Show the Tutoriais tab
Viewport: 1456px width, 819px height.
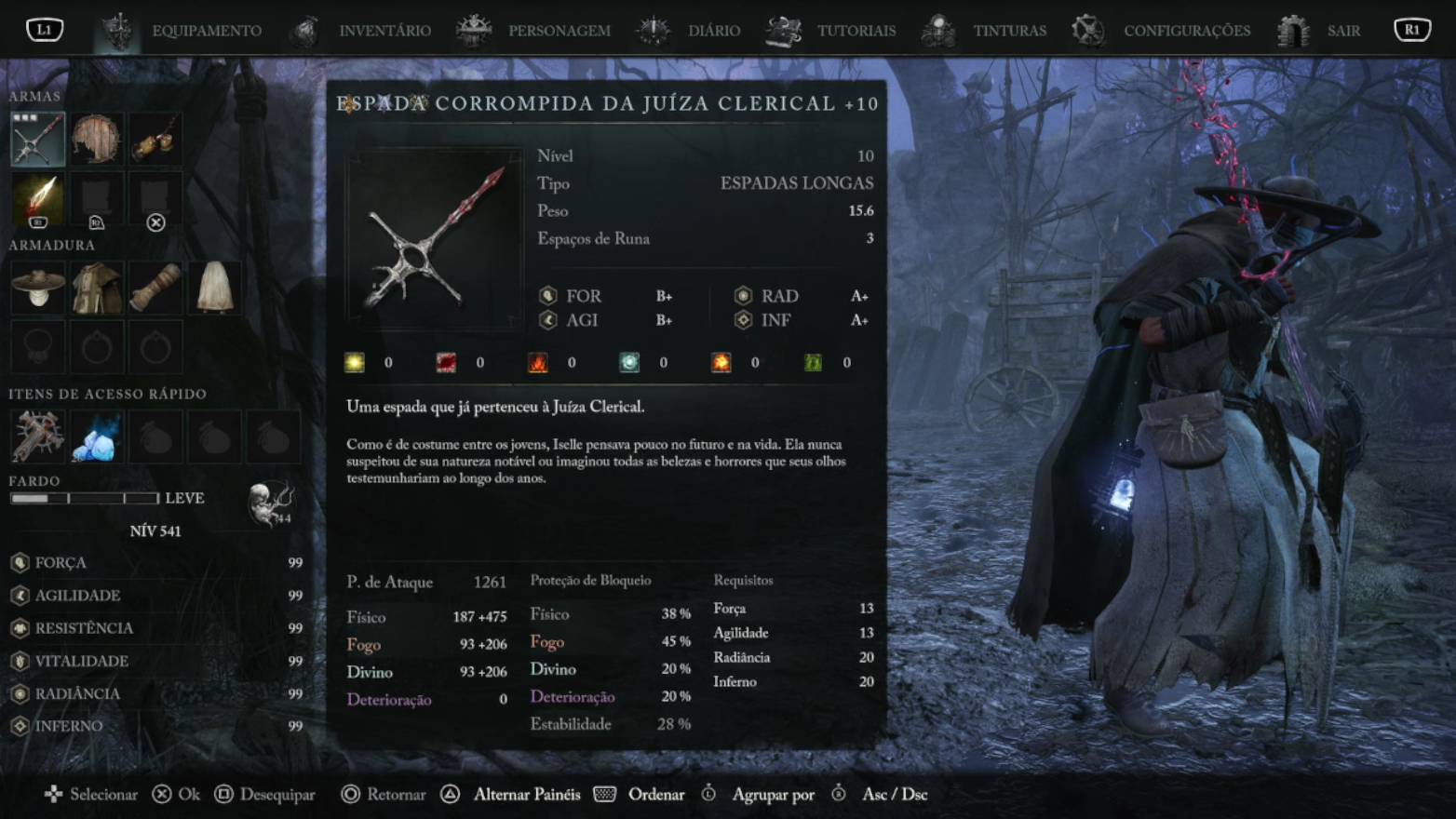[856, 31]
